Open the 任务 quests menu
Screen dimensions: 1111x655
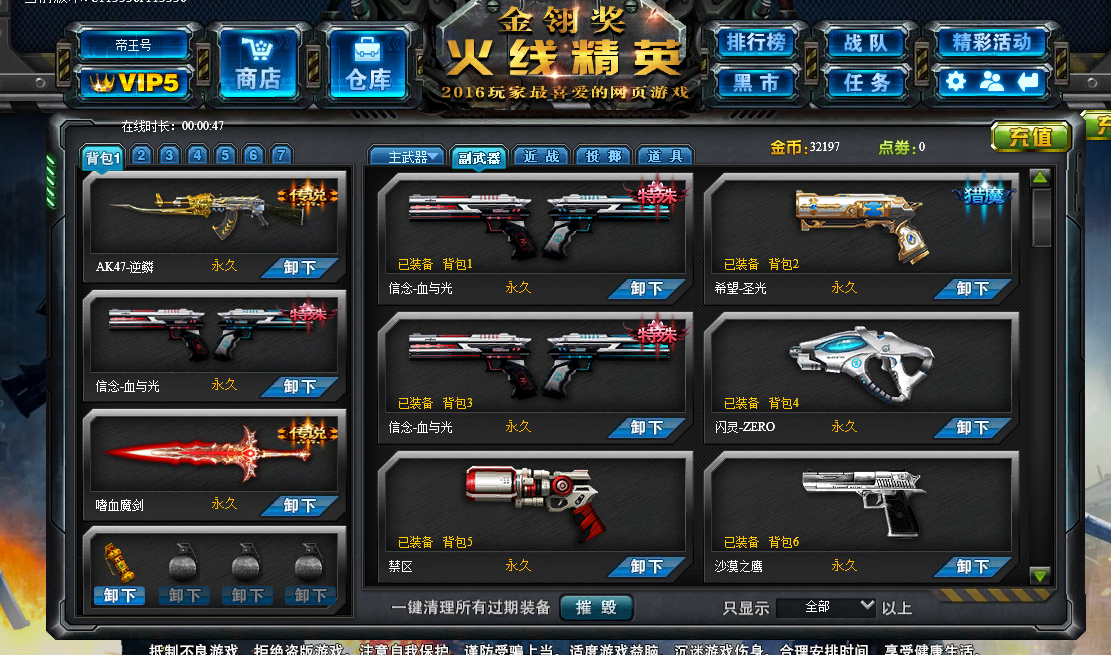coord(866,82)
